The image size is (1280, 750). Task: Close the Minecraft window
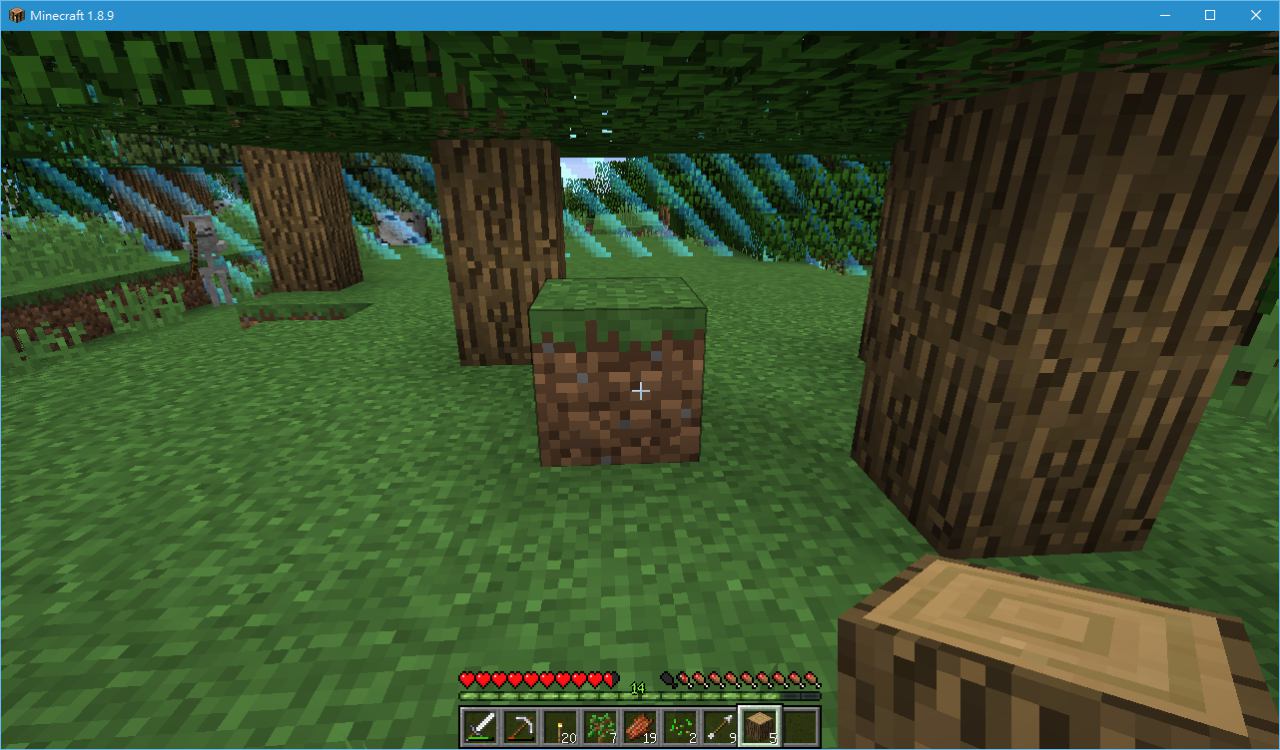(1256, 15)
